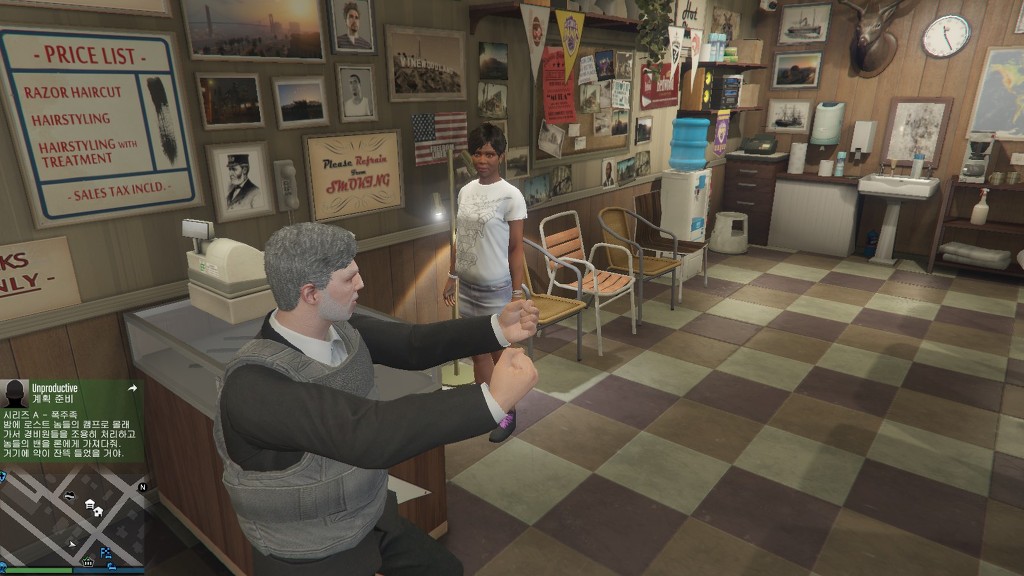Screen dimensions: 1024x576
Task: Select the house blip on the minimap
Action: [99, 512]
